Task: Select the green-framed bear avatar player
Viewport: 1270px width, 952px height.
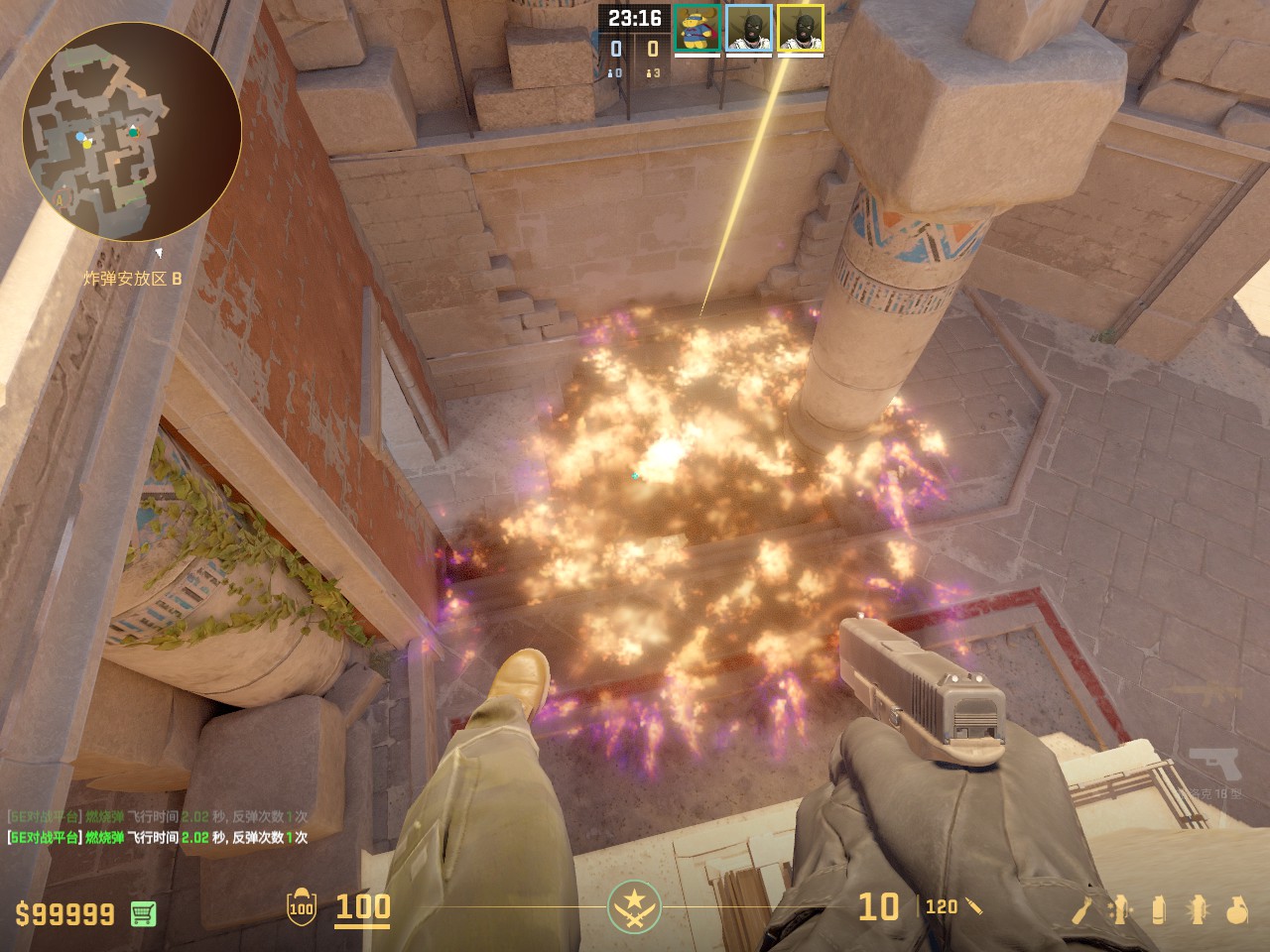Action: 698,28
